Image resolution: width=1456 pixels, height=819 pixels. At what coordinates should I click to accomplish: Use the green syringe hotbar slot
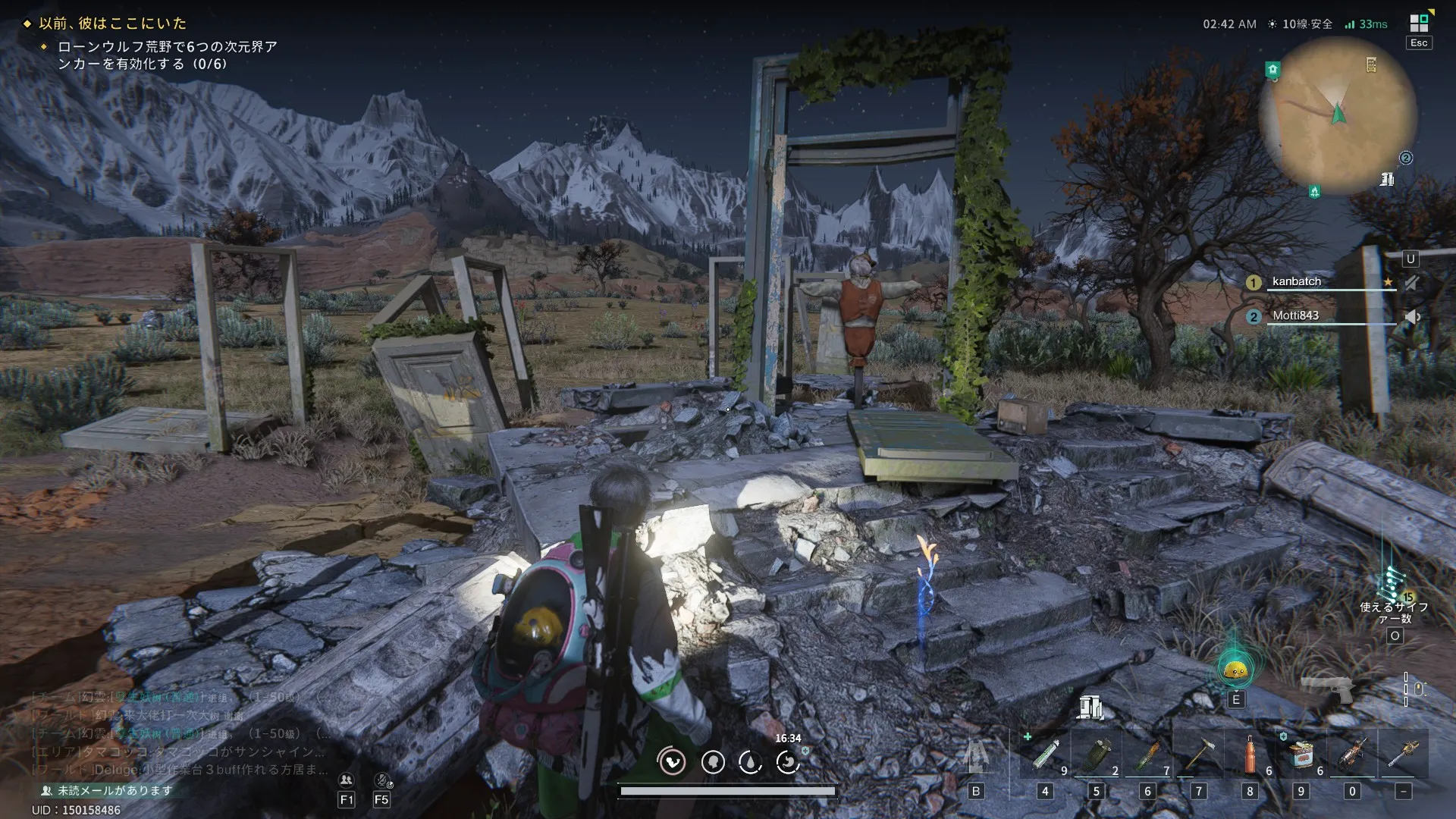click(x=1045, y=755)
